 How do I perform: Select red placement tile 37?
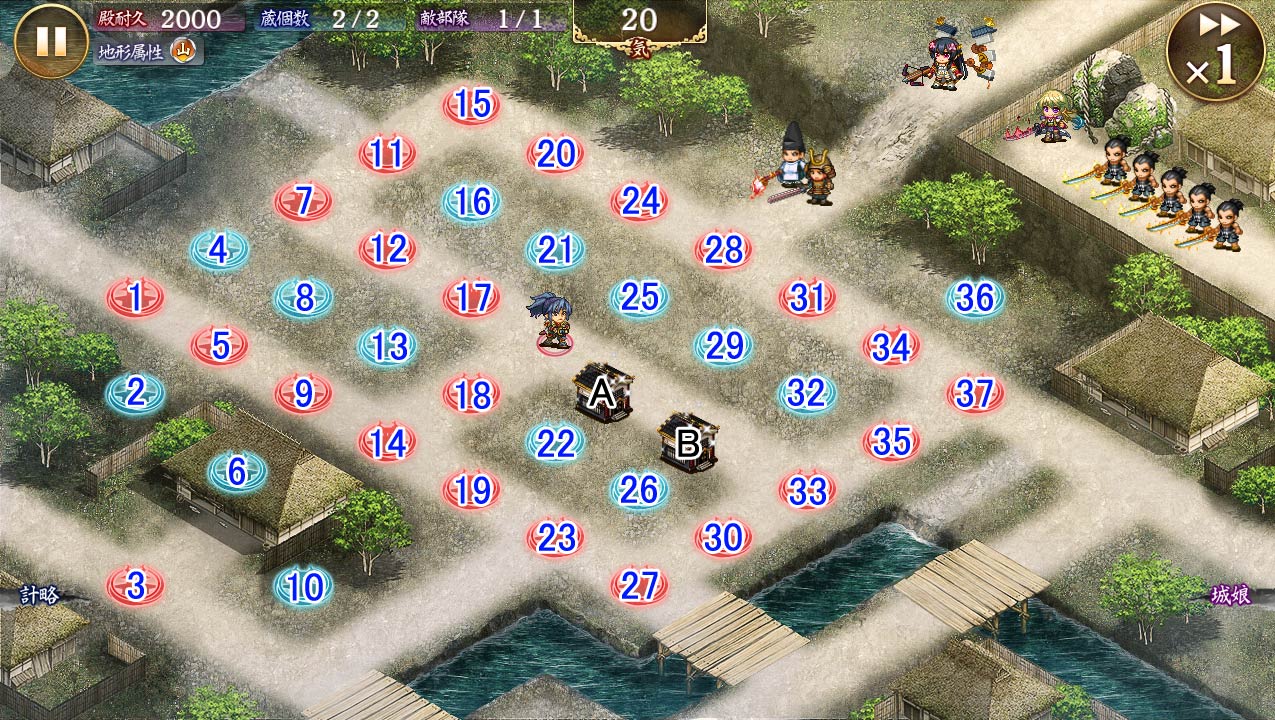click(x=975, y=394)
